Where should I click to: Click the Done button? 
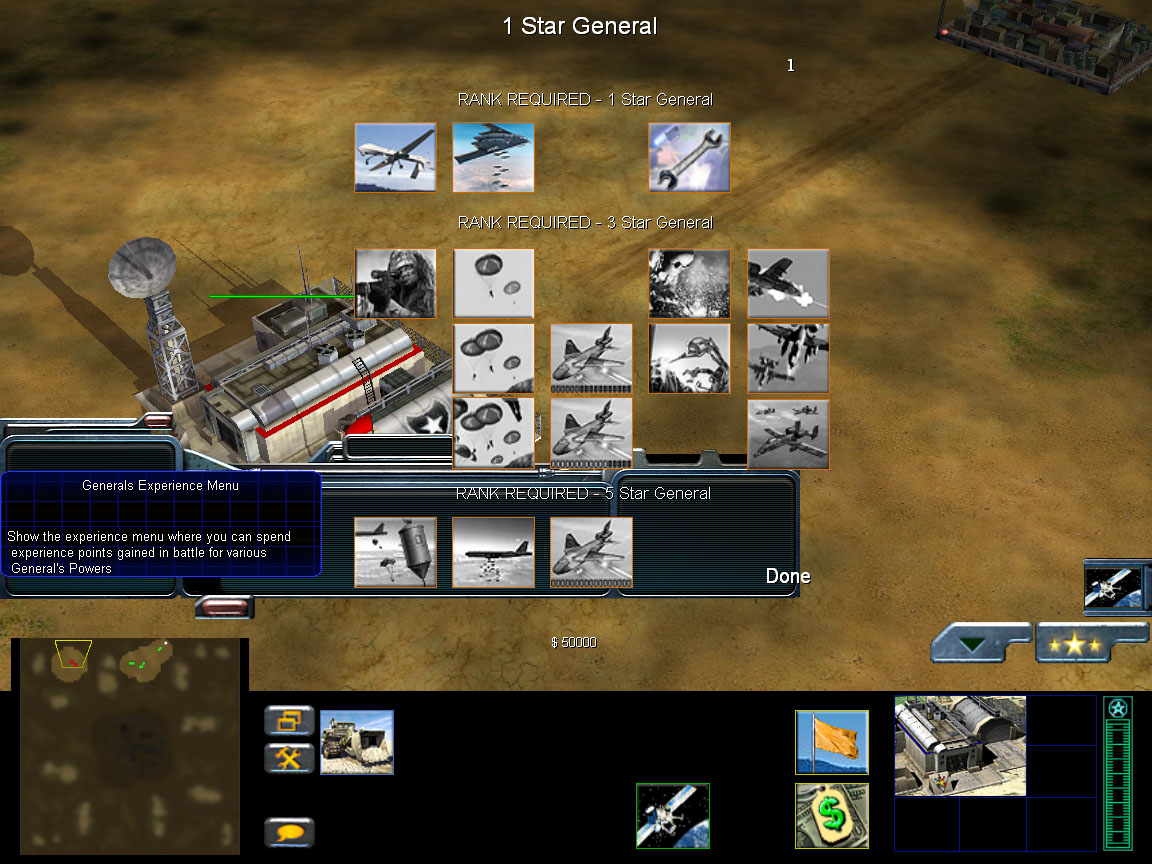[x=788, y=576]
